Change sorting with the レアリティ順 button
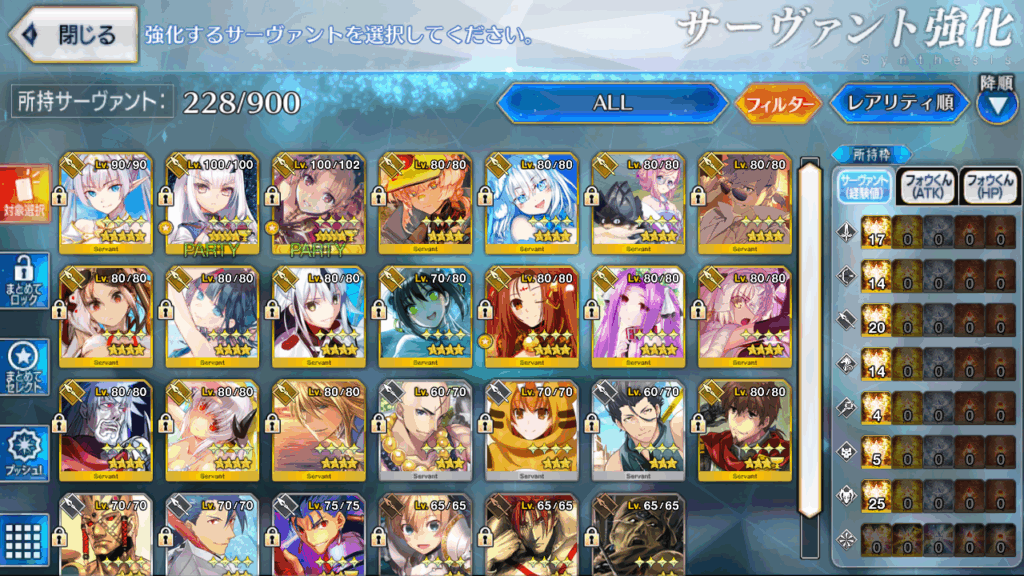The image size is (1024, 576). 900,102
